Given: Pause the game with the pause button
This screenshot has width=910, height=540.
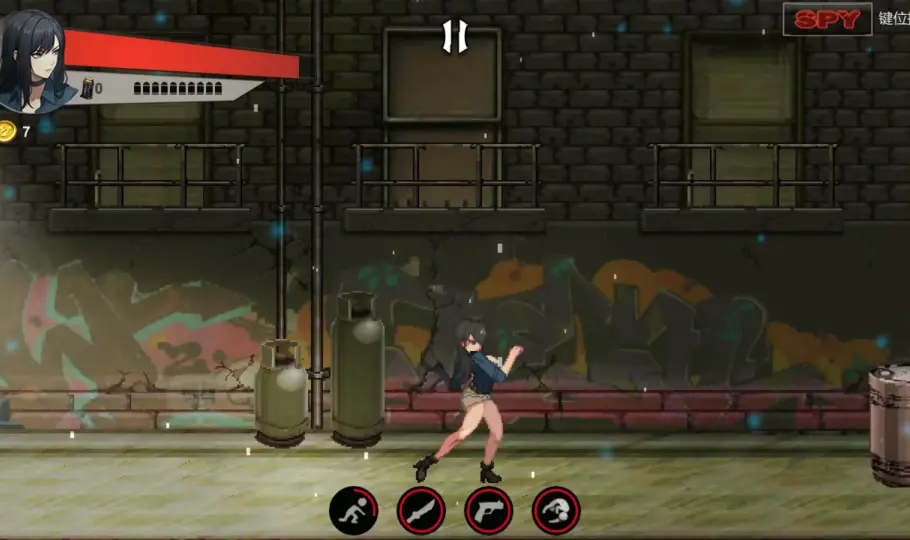Looking at the screenshot, I should click(455, 37).
